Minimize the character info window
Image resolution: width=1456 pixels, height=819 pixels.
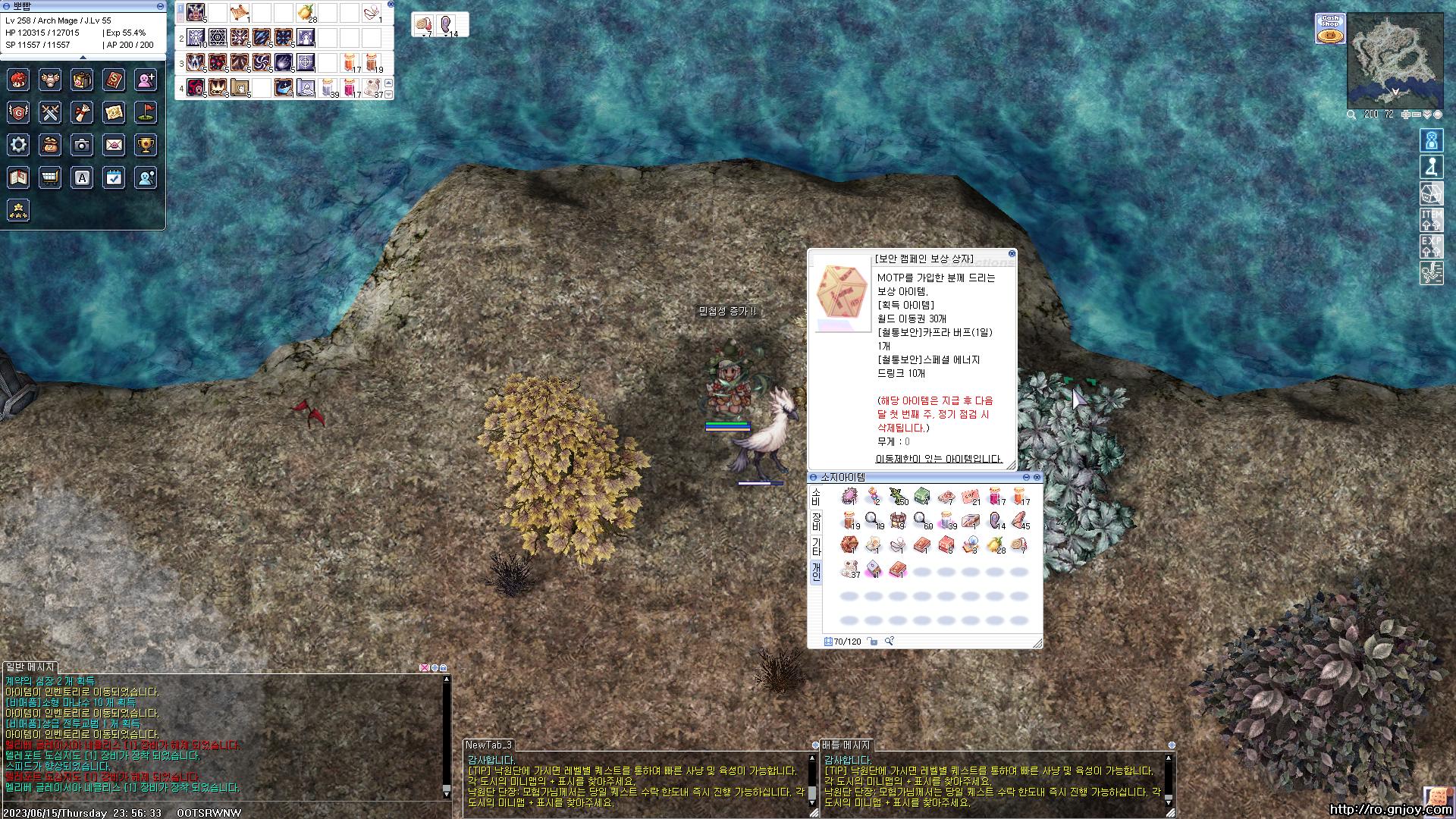pos(160,6)
